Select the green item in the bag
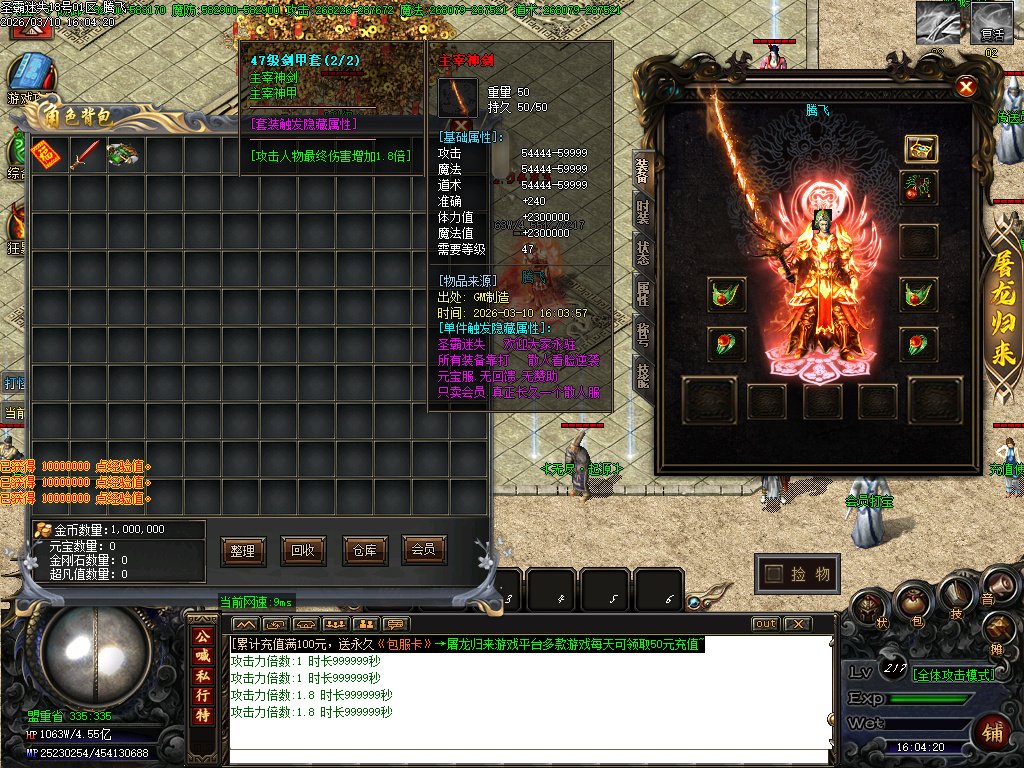1024x768 pixels. [x=122, y=155]
